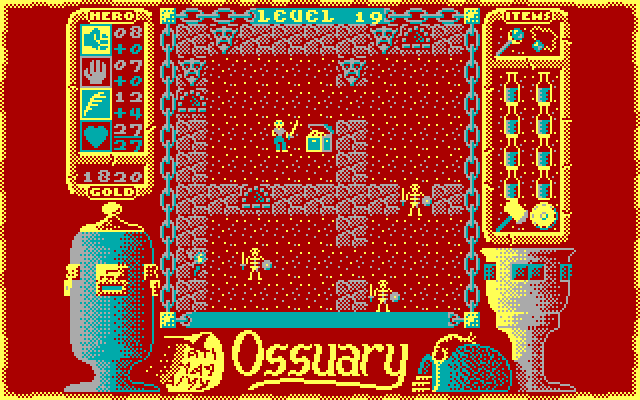Choose the war hammer weapon slot
Image resolution: width=640 pixels, height=400 pixels.
tap(510, 214)
